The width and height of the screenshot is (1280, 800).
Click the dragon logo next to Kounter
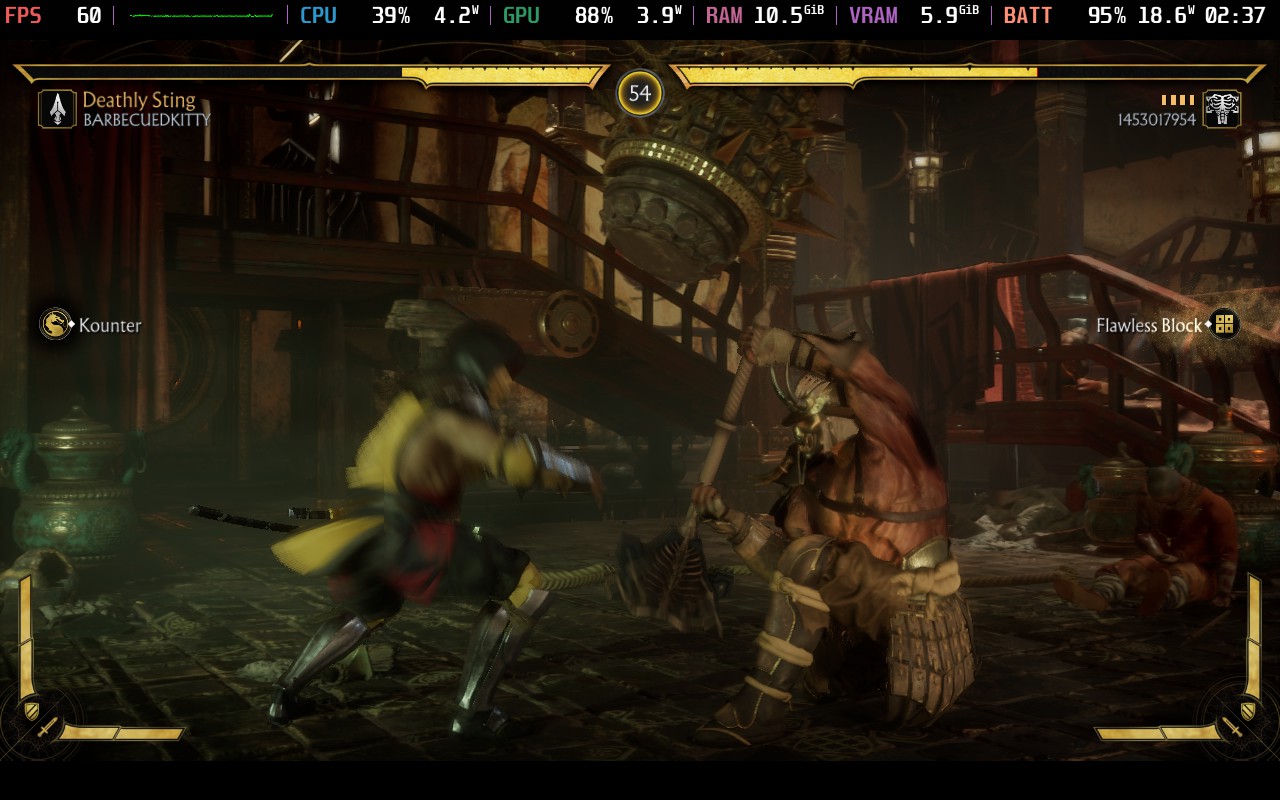[x=55, y=324]
